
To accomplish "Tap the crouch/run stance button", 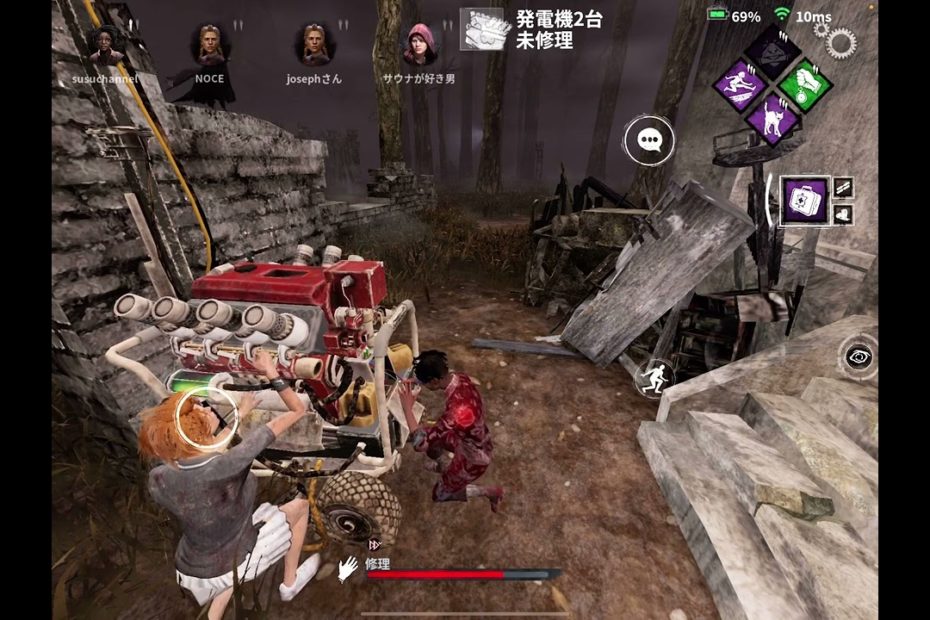I will [655, 377].
